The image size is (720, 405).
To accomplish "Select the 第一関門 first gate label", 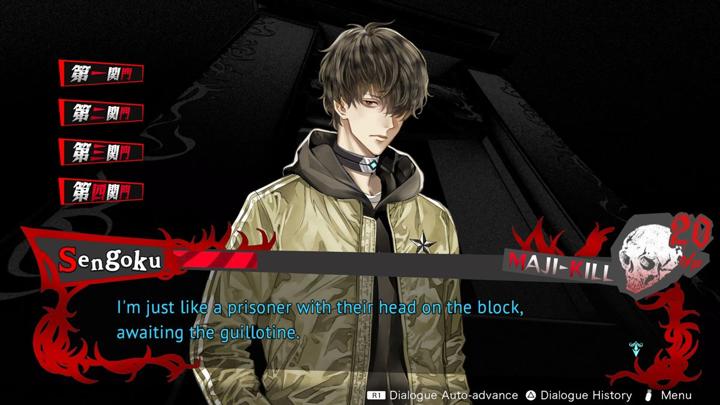I will (102, 73).
